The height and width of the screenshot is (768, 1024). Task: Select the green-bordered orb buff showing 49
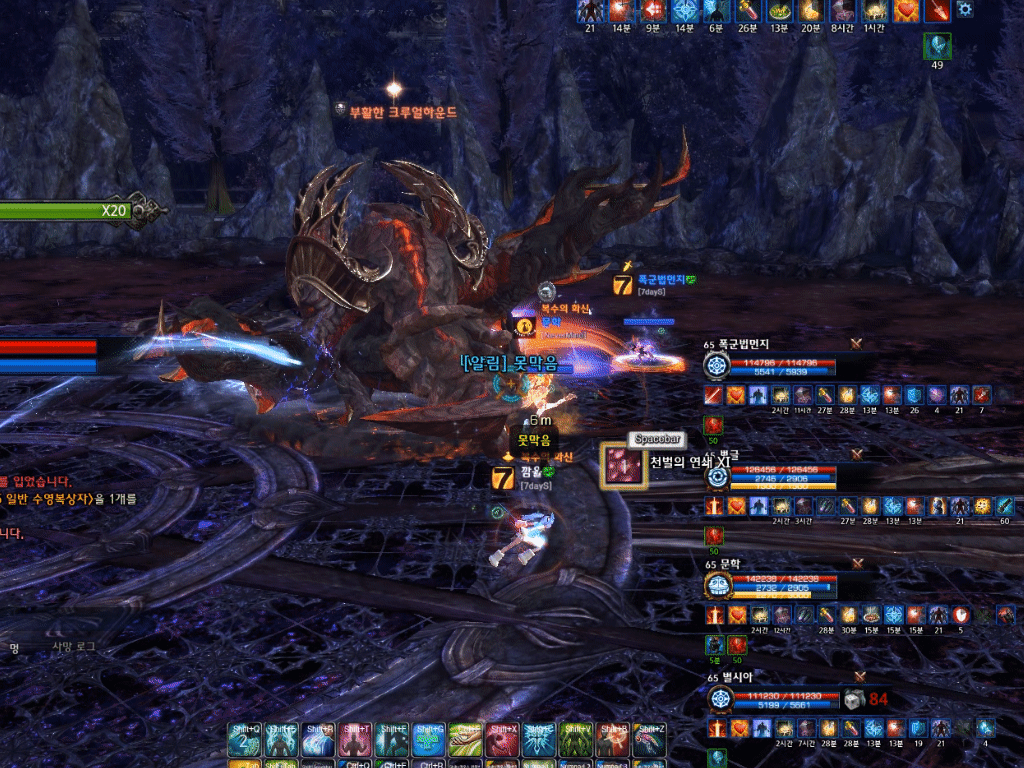coord(937,47)
